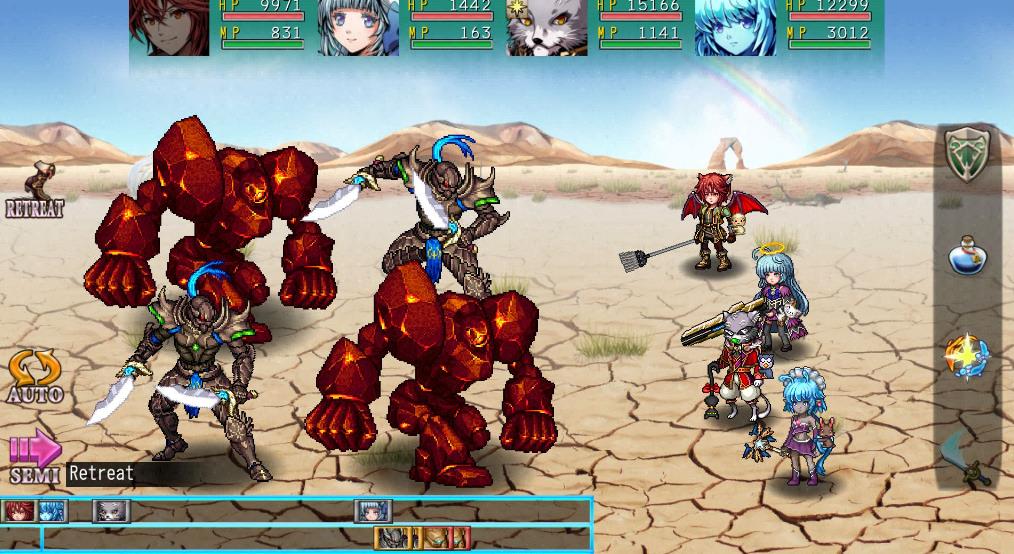
Task: Select the blue-haired girl portrait at top
Action: point(735,27)
